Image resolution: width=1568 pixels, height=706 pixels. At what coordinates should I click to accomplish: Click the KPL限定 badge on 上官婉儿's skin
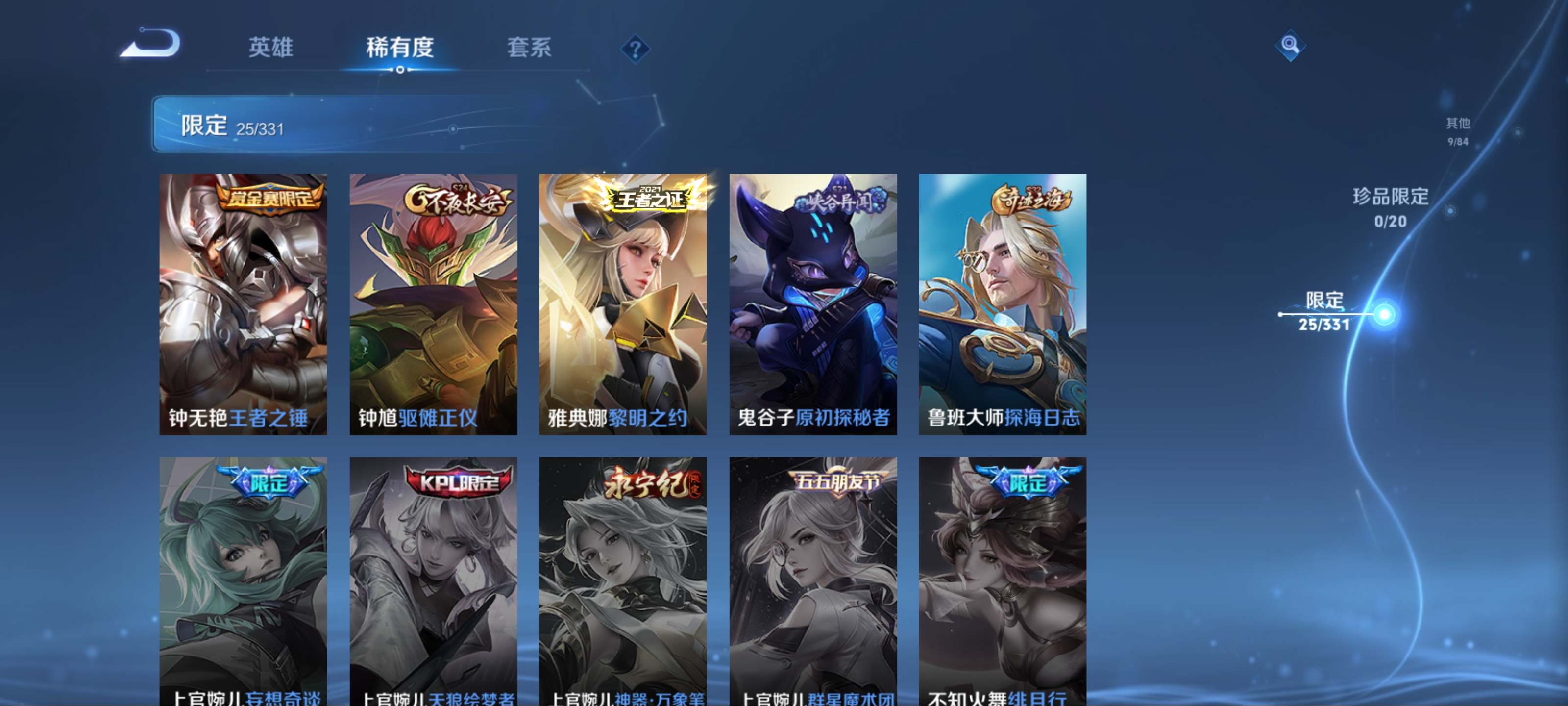click(x=460, y=483)
